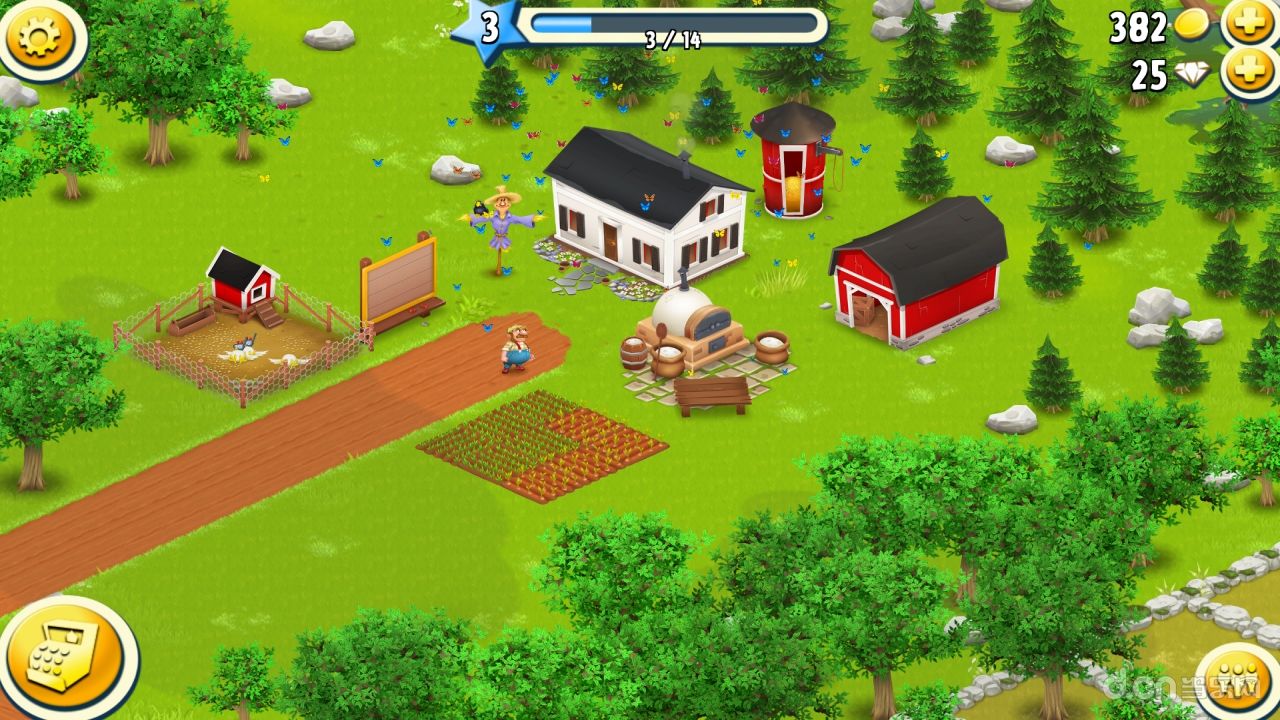Open the gear settings menu
Image resolution: width=1280 pixels, height=720 pixels.
pyautogui.click(x=41, y=37)
